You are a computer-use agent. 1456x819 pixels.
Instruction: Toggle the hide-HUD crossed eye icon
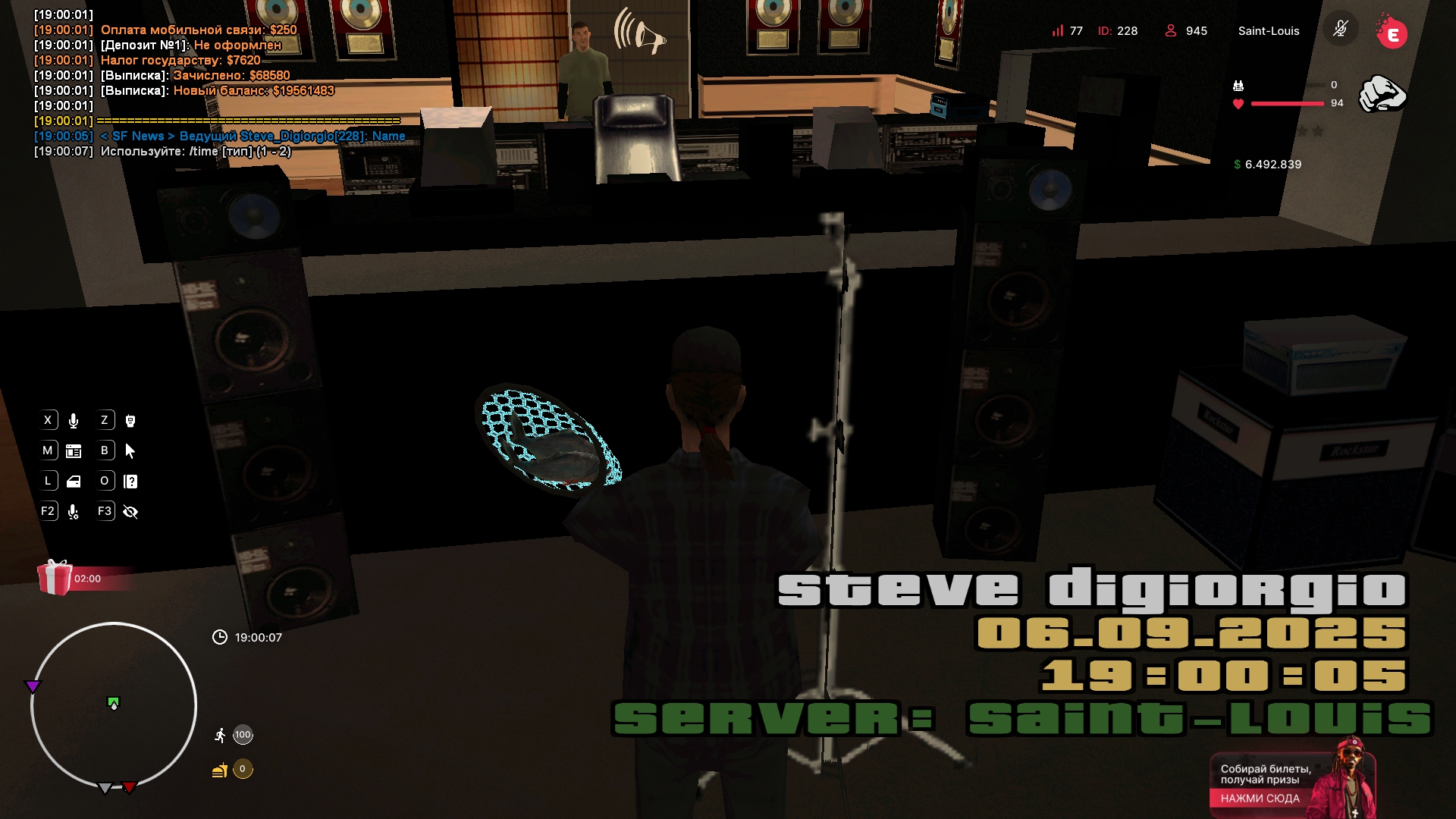[x=130, y=512]
